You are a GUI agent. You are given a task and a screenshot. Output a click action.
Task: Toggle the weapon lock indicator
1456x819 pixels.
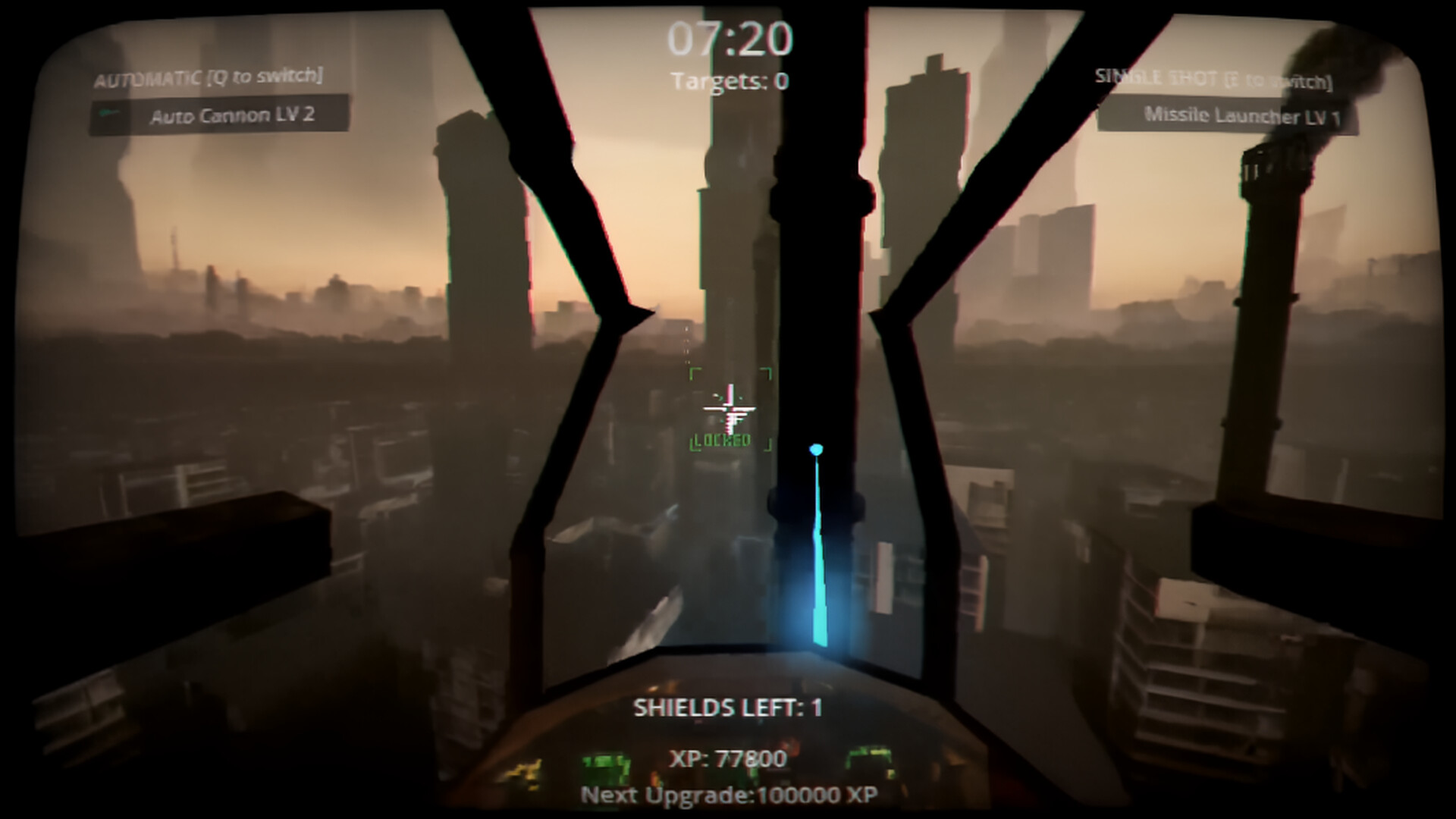(x=721, y=441)
